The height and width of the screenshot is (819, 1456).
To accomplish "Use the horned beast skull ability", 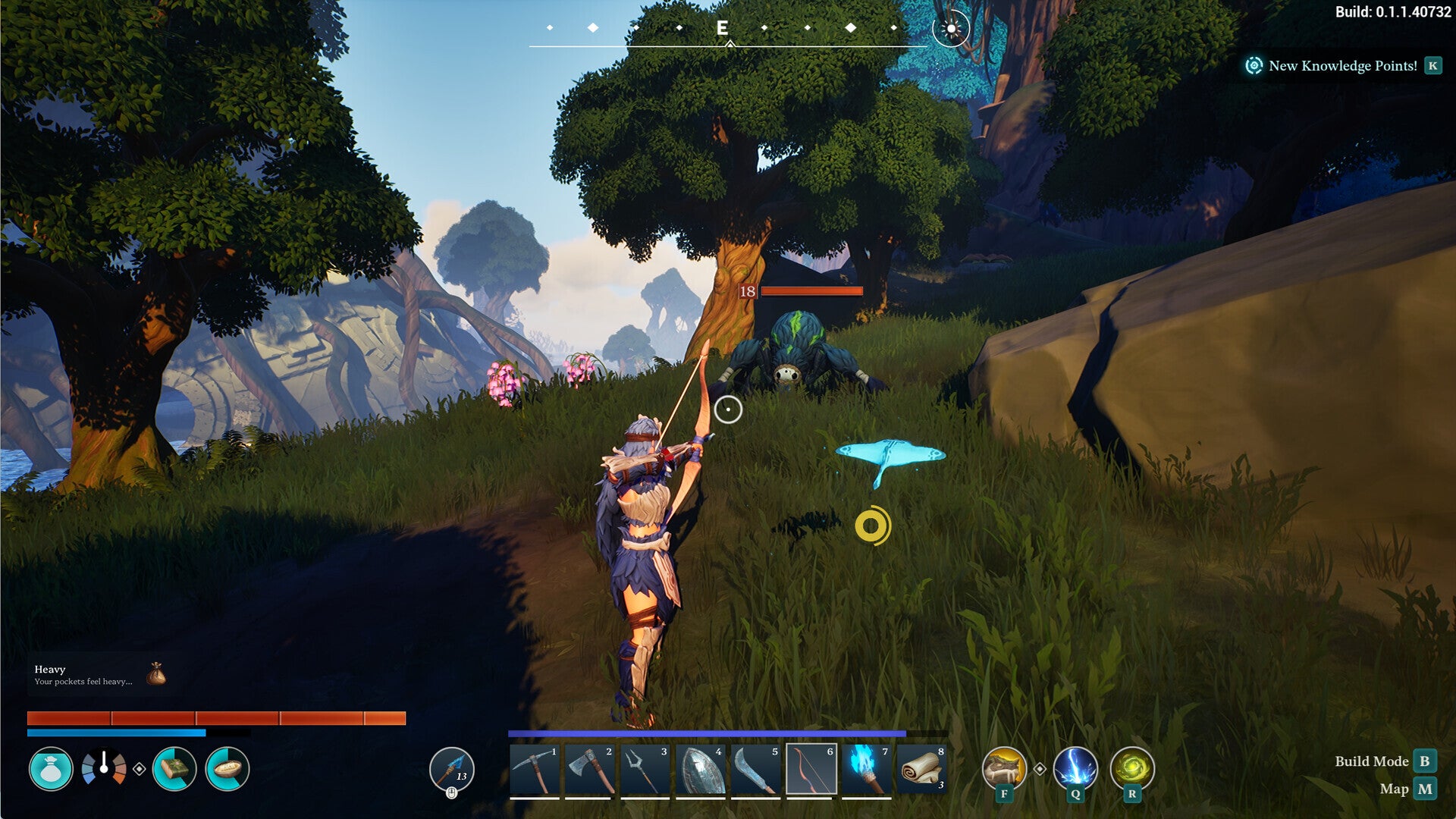I will pos(1004,767).
